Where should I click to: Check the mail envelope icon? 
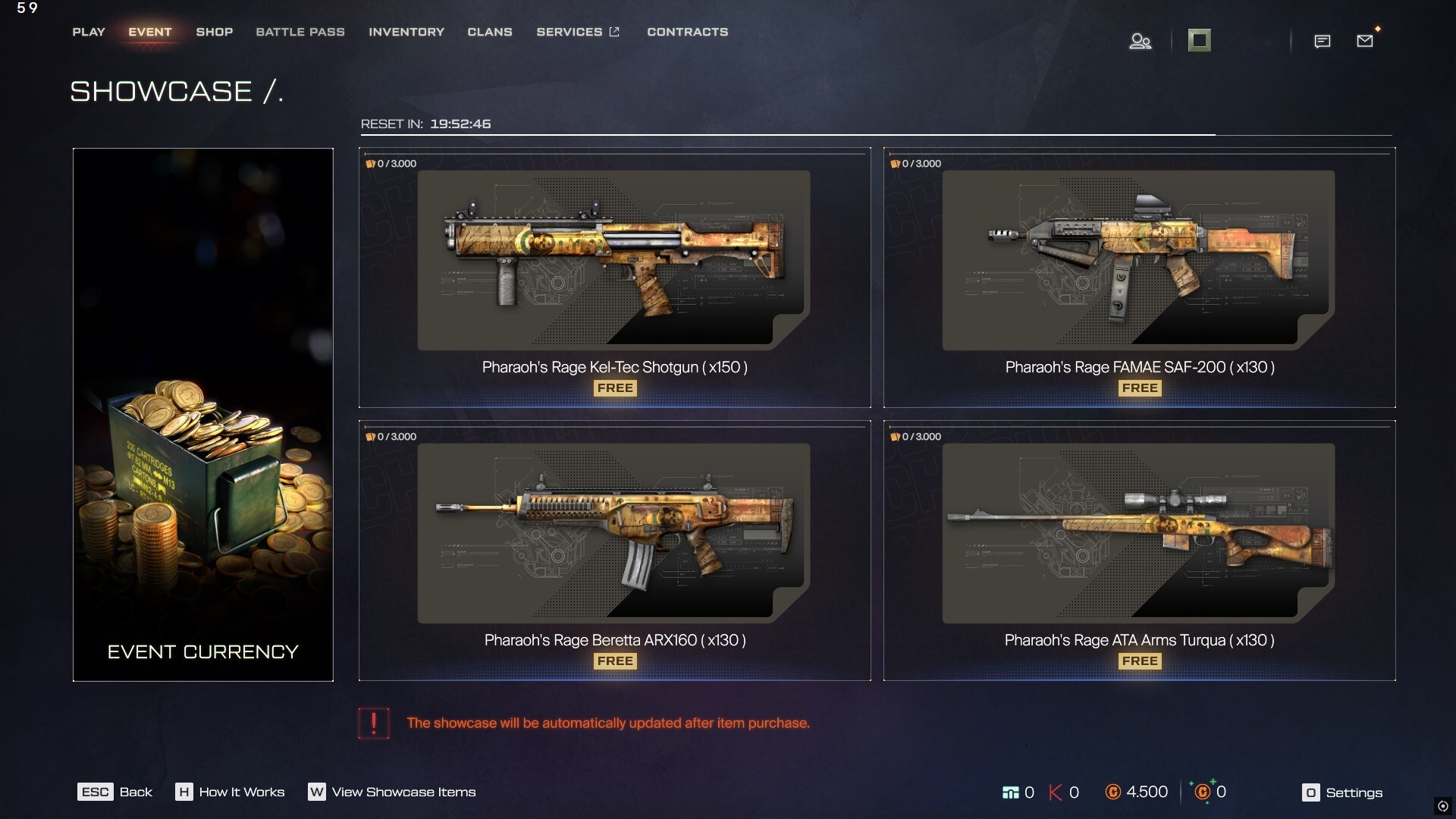pyautogui.click(x=1365, y=41)
